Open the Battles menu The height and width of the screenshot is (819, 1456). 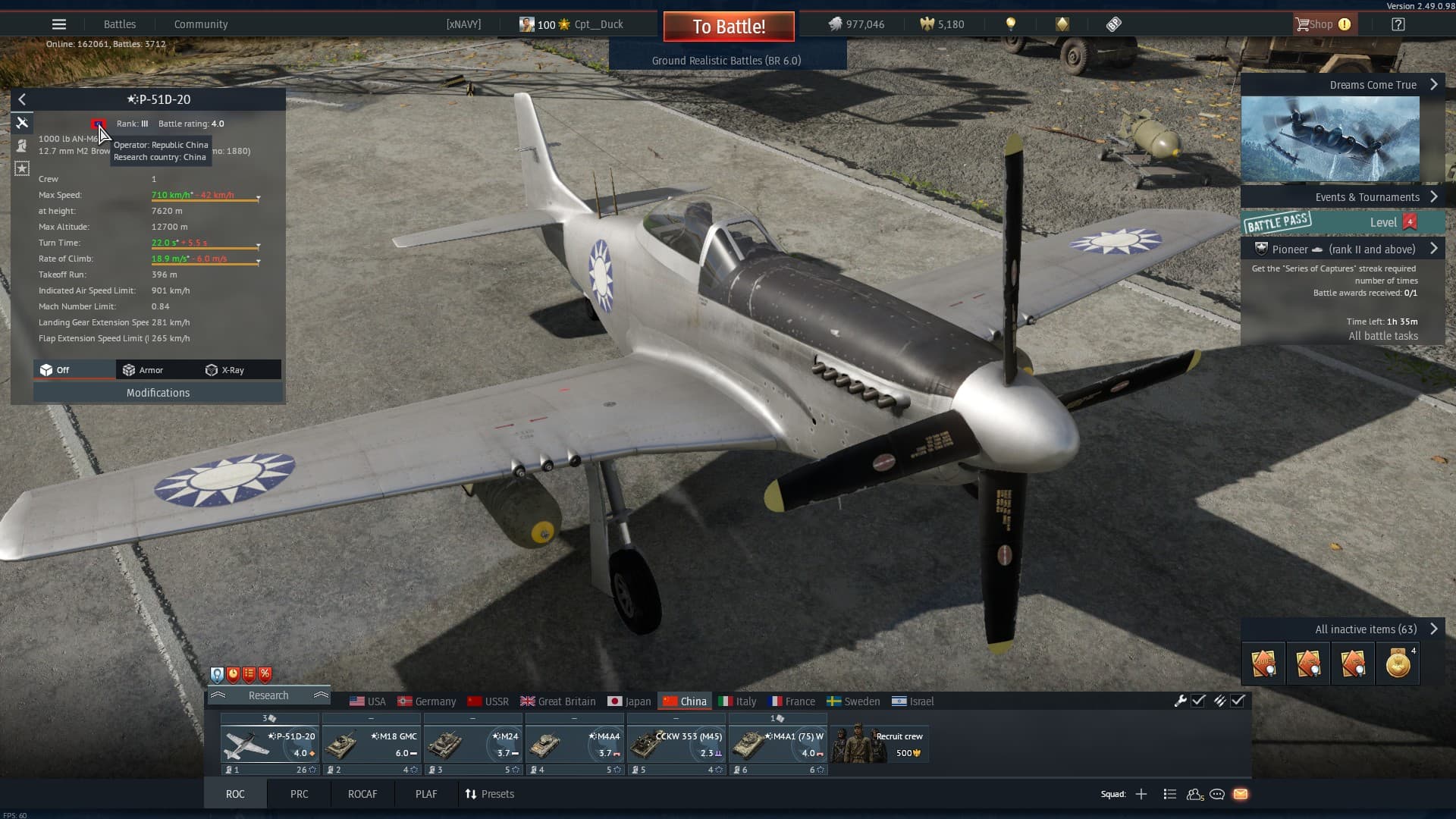click(x=120, y=24)
